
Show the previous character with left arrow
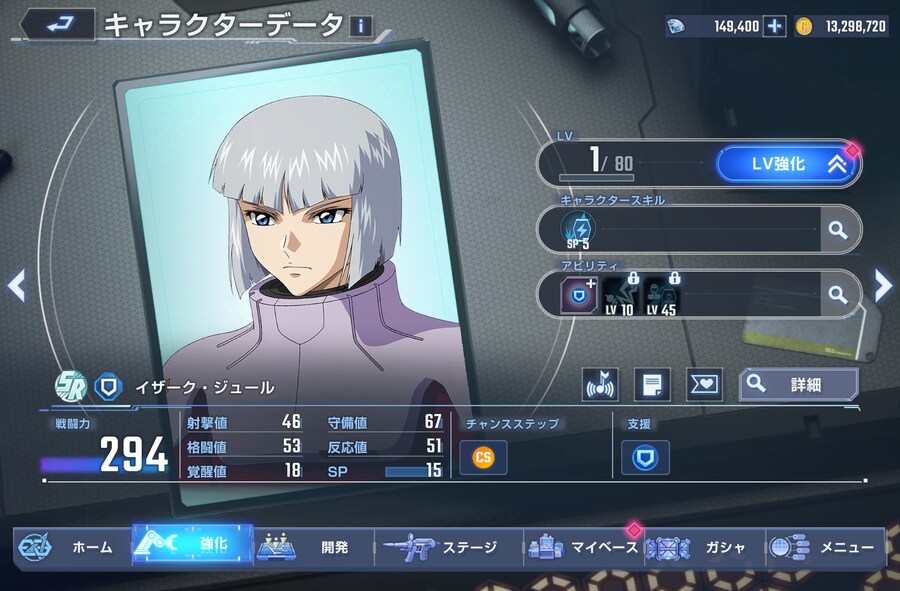point(16,287)
